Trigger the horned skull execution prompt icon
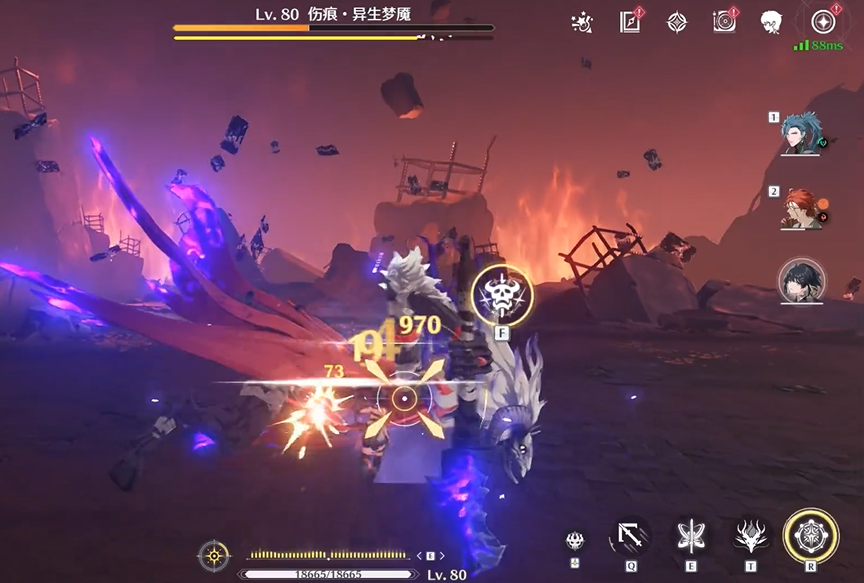The width and height of the screenshot is (864, 583). (502, 293)
